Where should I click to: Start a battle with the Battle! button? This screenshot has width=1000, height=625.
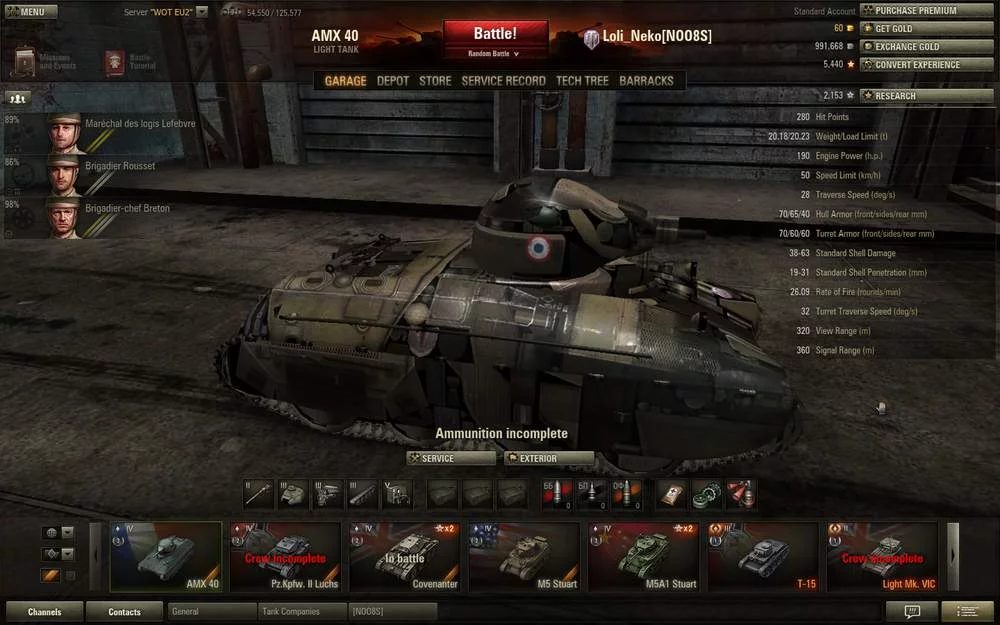point(495,36)
